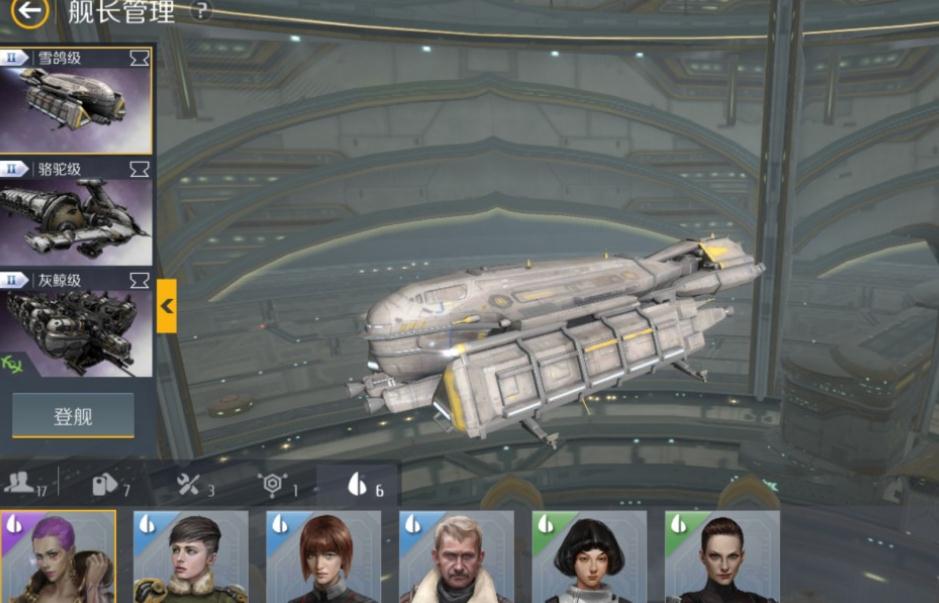This screenshot has height=603, width=939.
Task: Show all 17 captains tab
Action: [x=27, y=484]
